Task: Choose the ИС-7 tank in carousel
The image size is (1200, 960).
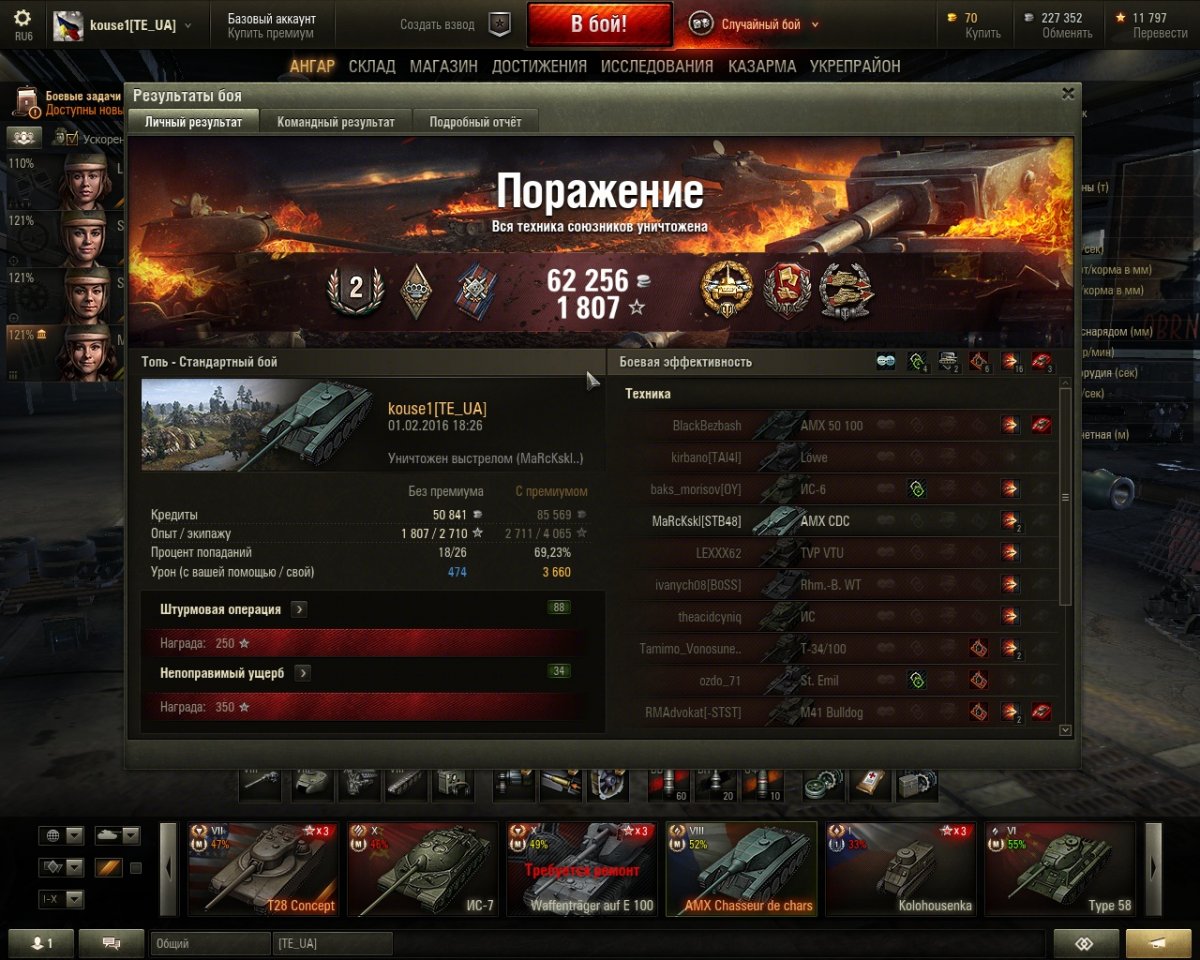Action: point(422,868)
